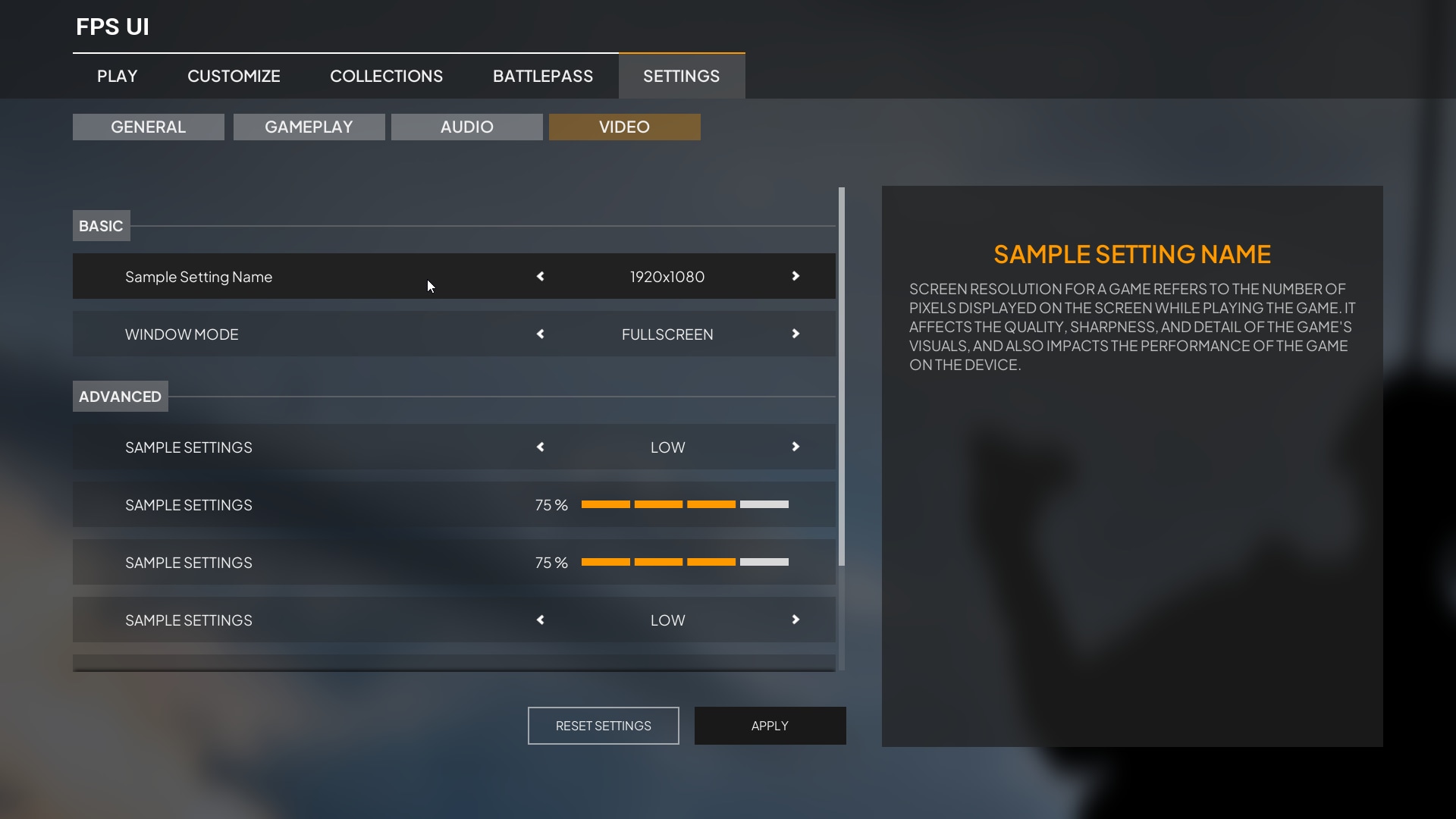Select previous Window Mode option
Viewport: 1456px width, 819px height.
(x=540, y=334)
